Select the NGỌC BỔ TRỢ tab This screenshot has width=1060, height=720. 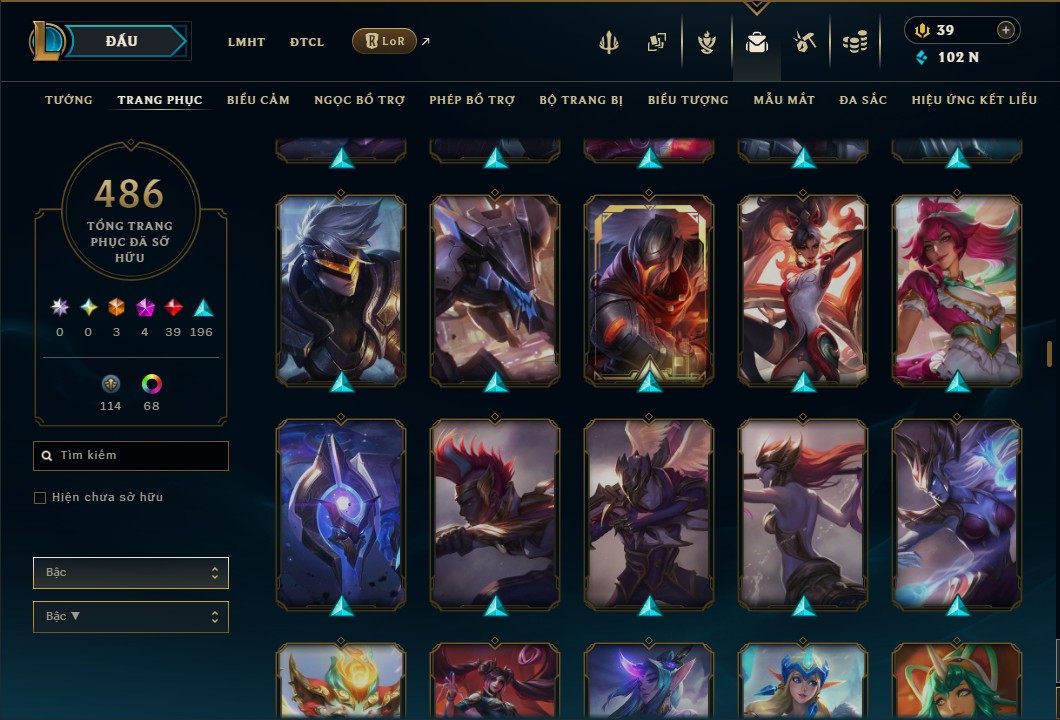359,100
